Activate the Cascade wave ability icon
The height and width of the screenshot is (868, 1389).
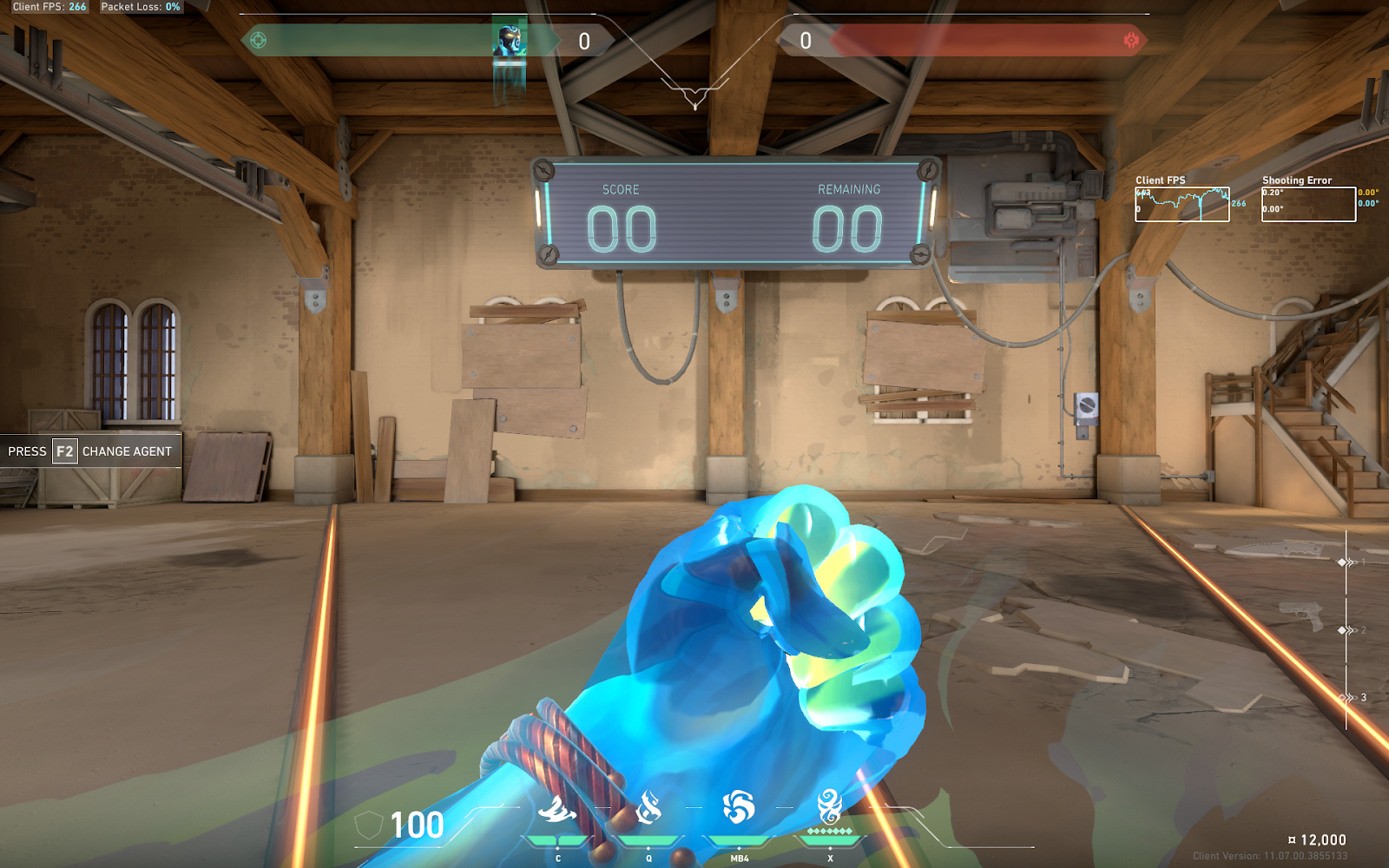tap(557, 810)
